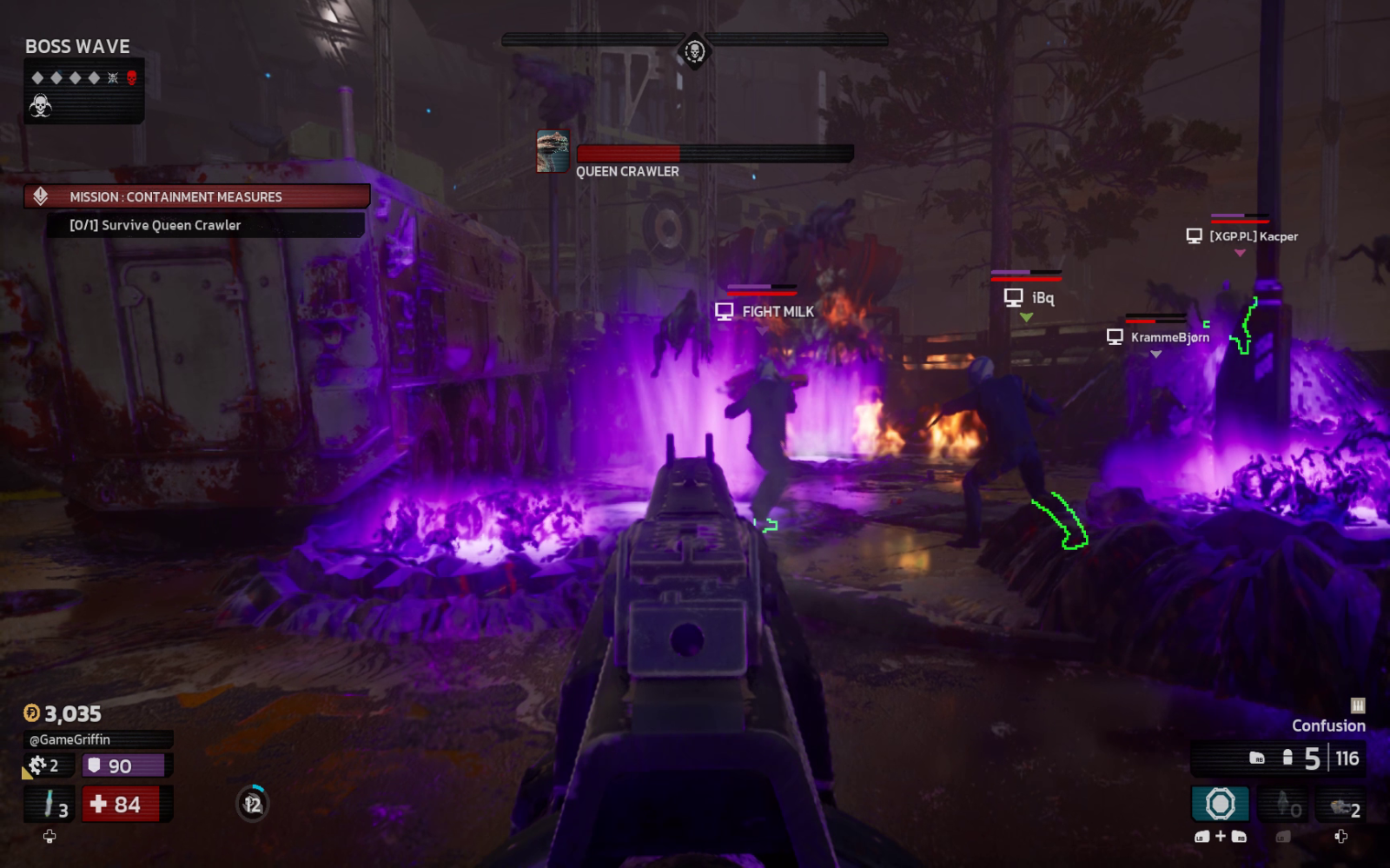Click the Confusion ammo type icon
The width and height of the screenshot is (1390, 868).
(x=1358, y=706)
